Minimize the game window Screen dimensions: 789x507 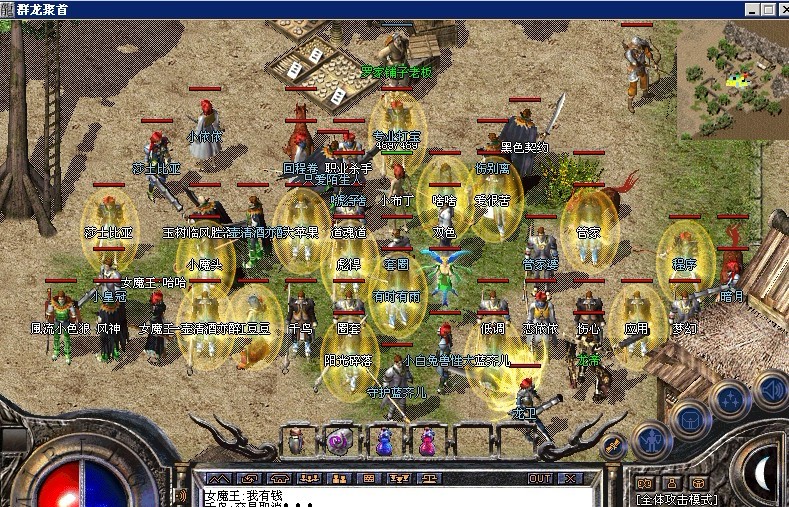coord(750,9)
